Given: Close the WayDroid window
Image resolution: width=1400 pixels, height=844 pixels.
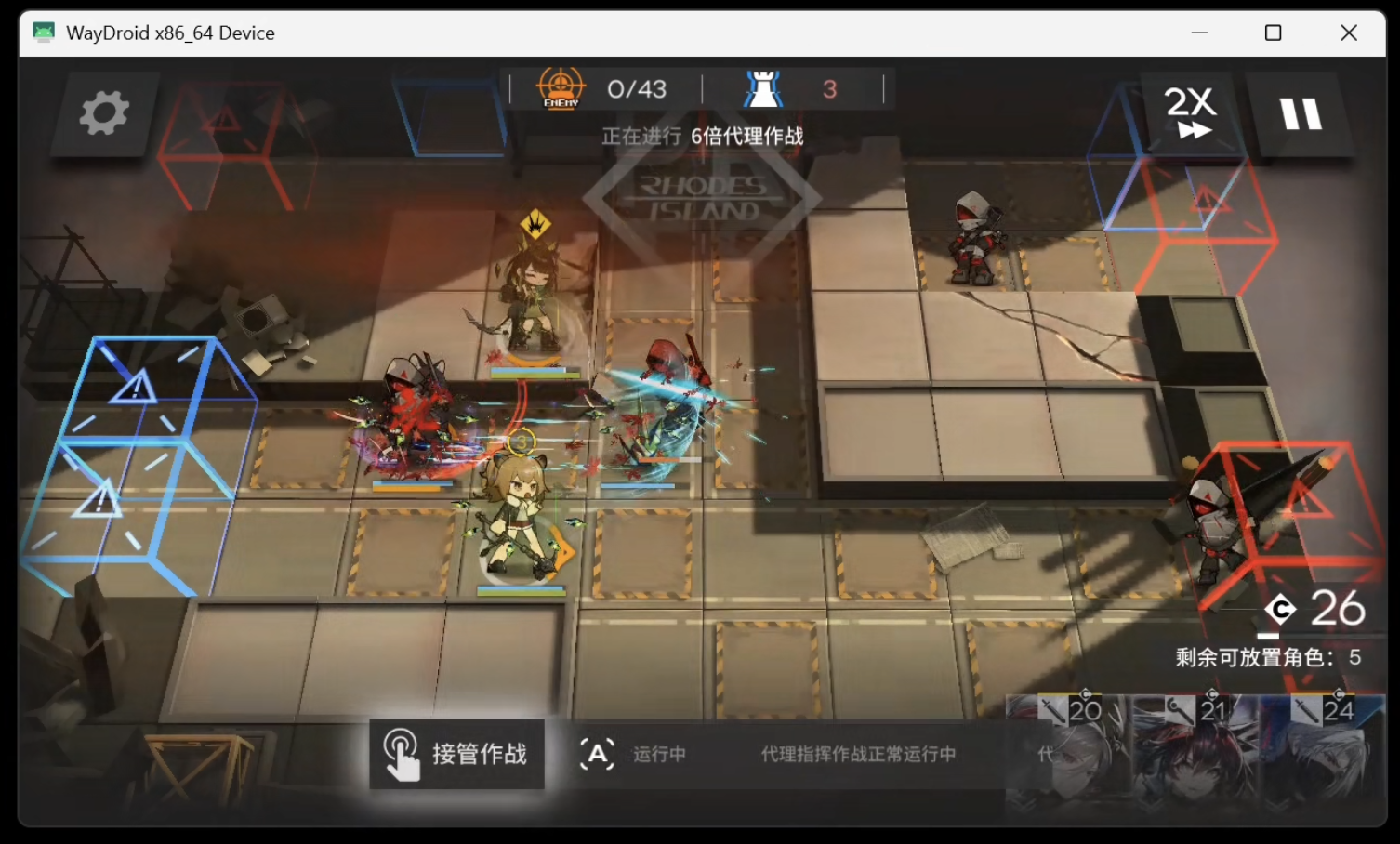Looking at the screenshot, I should [x=1349, y=33].
